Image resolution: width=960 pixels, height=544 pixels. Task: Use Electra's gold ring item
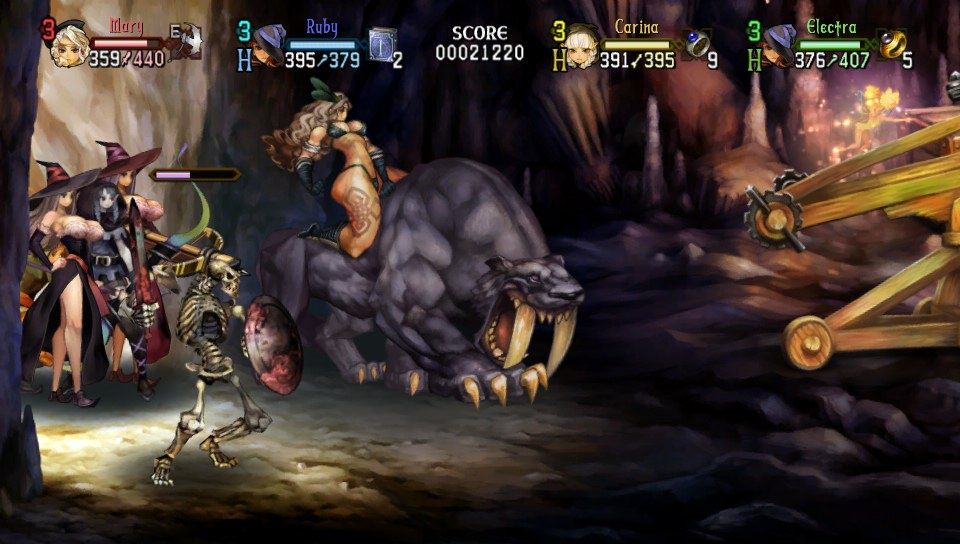click(x=892, y=43)
